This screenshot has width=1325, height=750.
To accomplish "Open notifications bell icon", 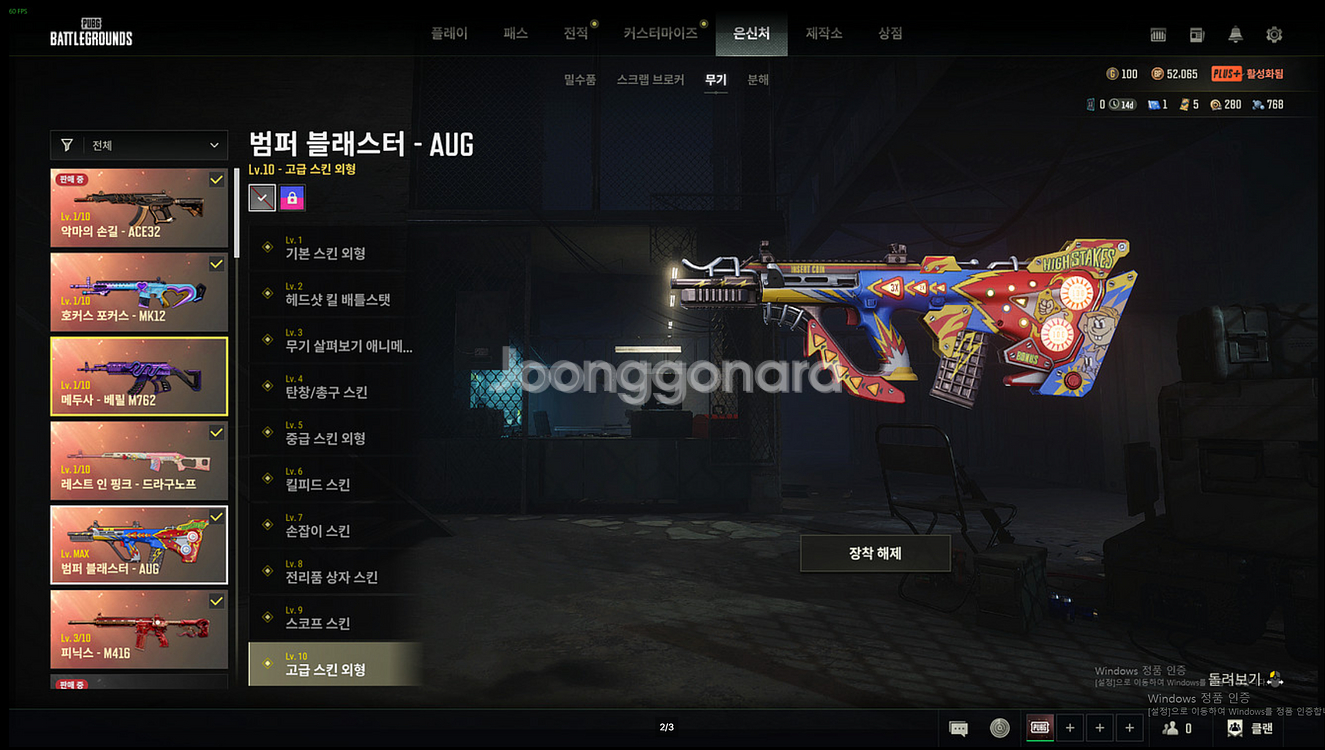I will pyautogui.click(x=1236, y=35).
